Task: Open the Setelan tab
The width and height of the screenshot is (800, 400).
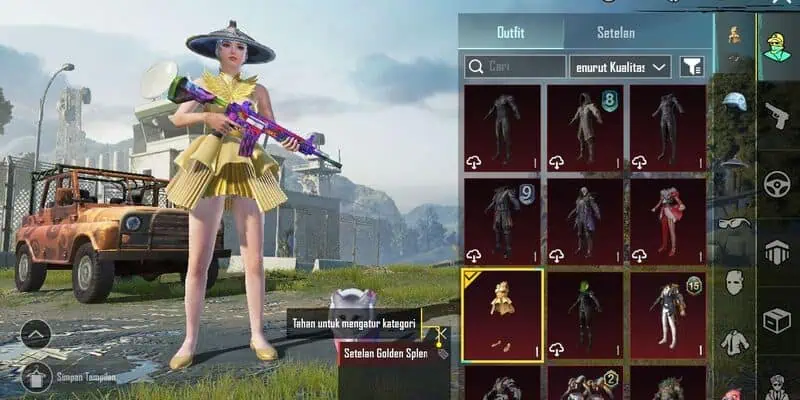Action: coord(616,32)
